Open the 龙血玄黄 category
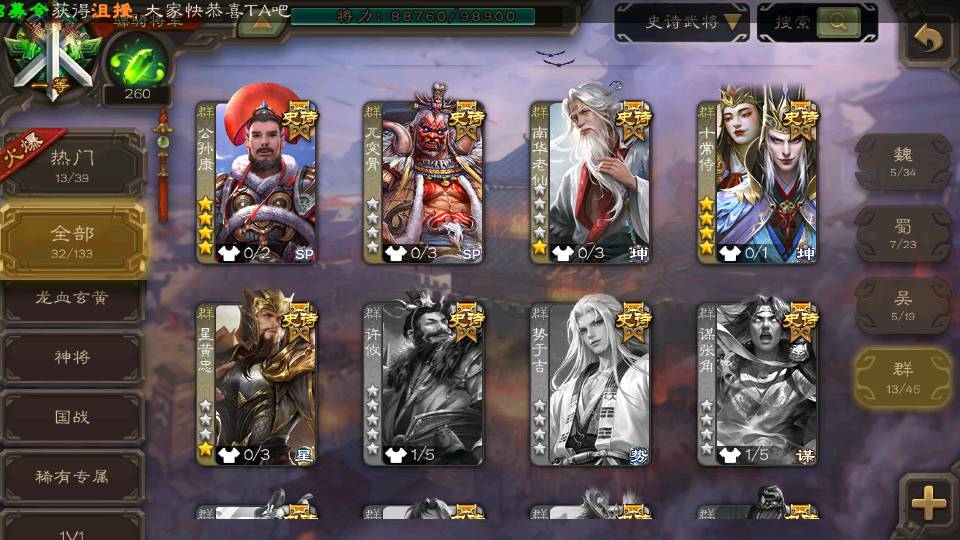 tap(72, 299)
